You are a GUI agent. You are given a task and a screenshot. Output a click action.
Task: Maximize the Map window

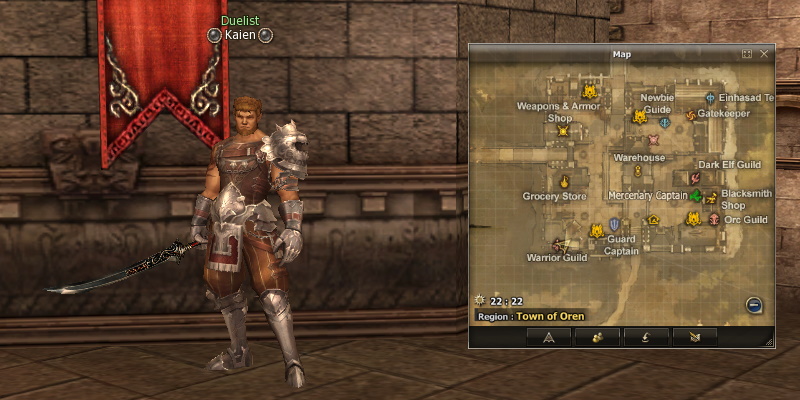pos(747,54)
